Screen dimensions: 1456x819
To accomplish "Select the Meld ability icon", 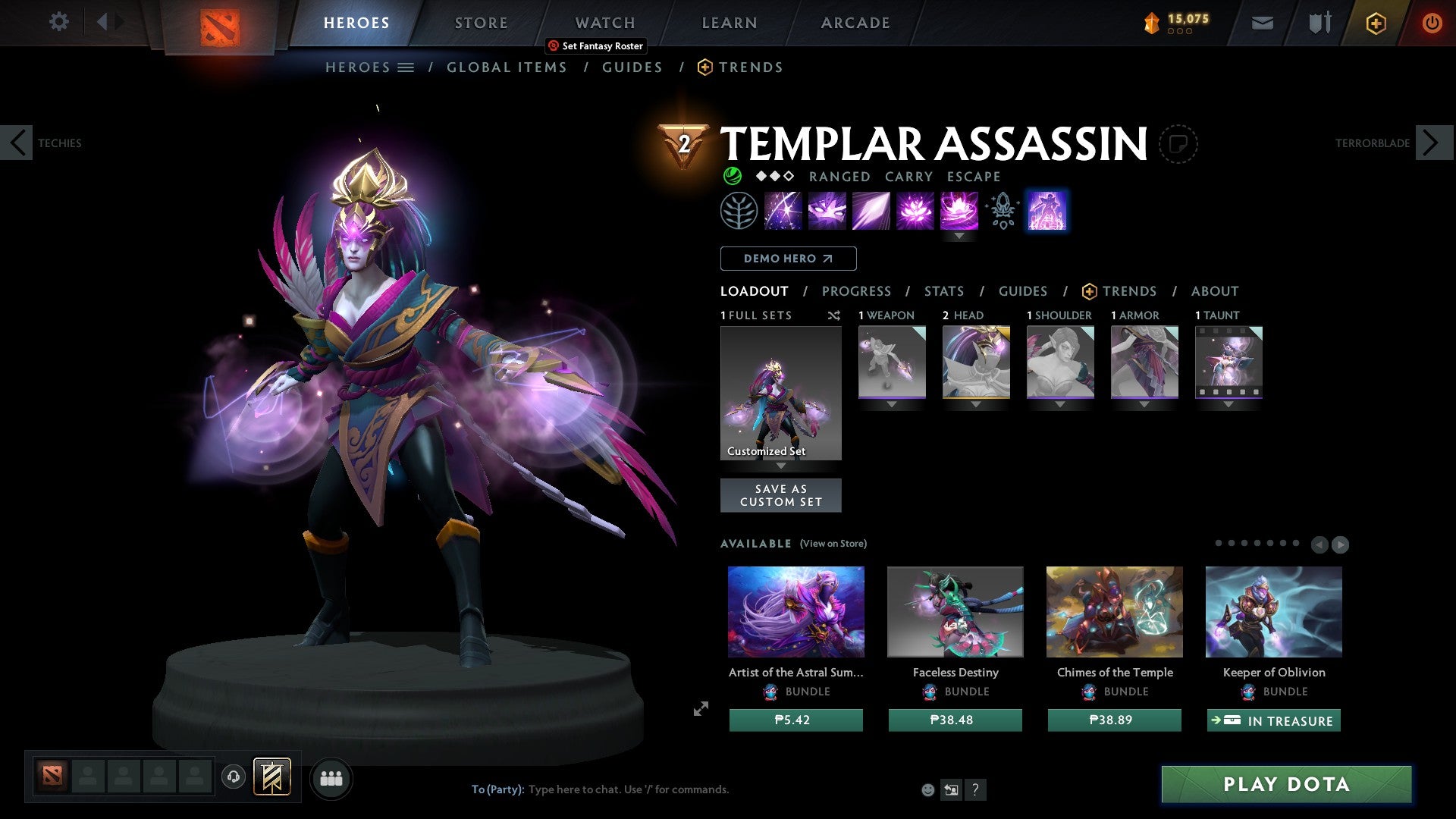I will tap(827, 210).
